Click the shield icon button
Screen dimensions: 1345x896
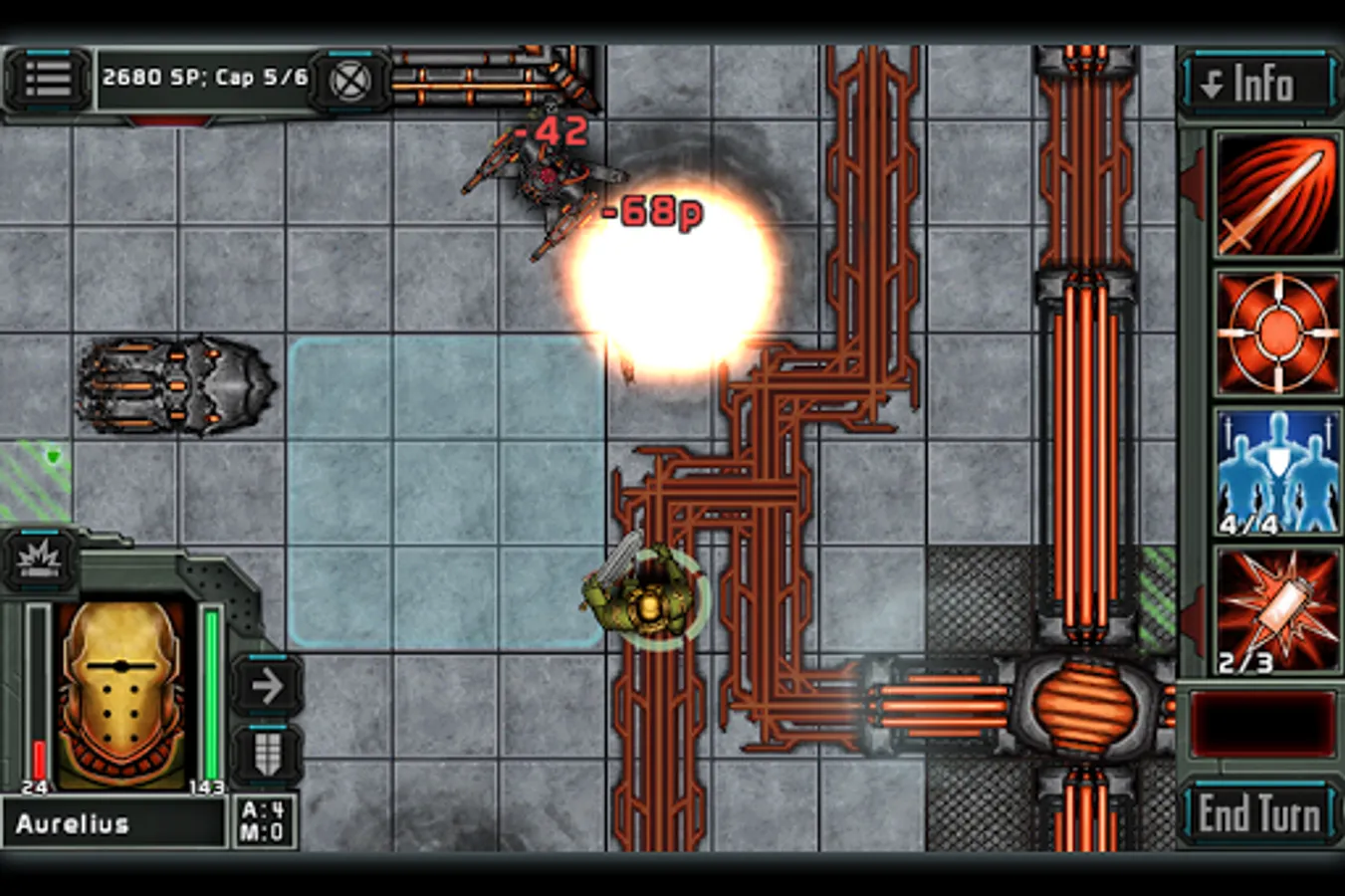point(267,754)
